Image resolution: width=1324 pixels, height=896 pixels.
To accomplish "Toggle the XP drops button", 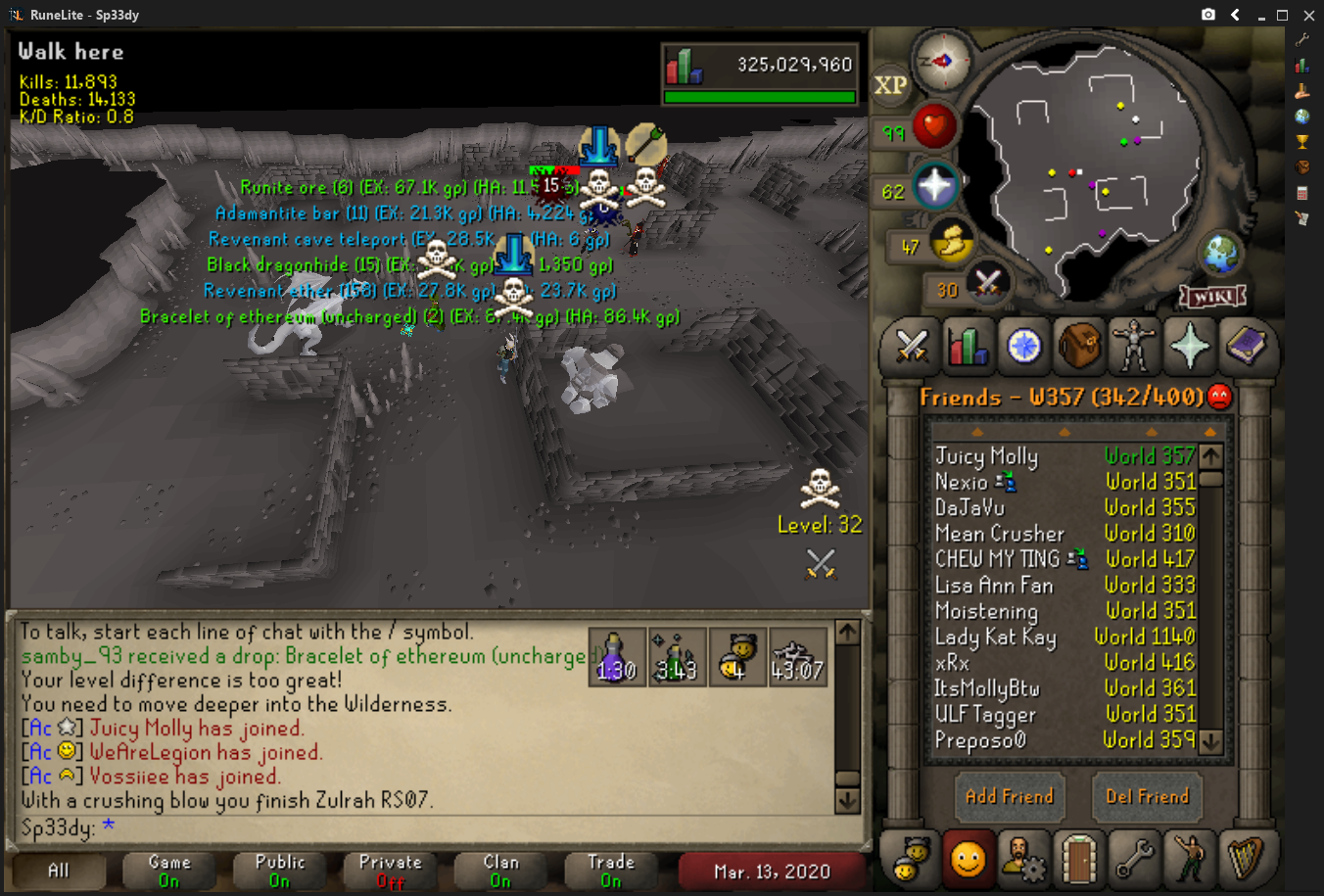I will pos(890,85).
